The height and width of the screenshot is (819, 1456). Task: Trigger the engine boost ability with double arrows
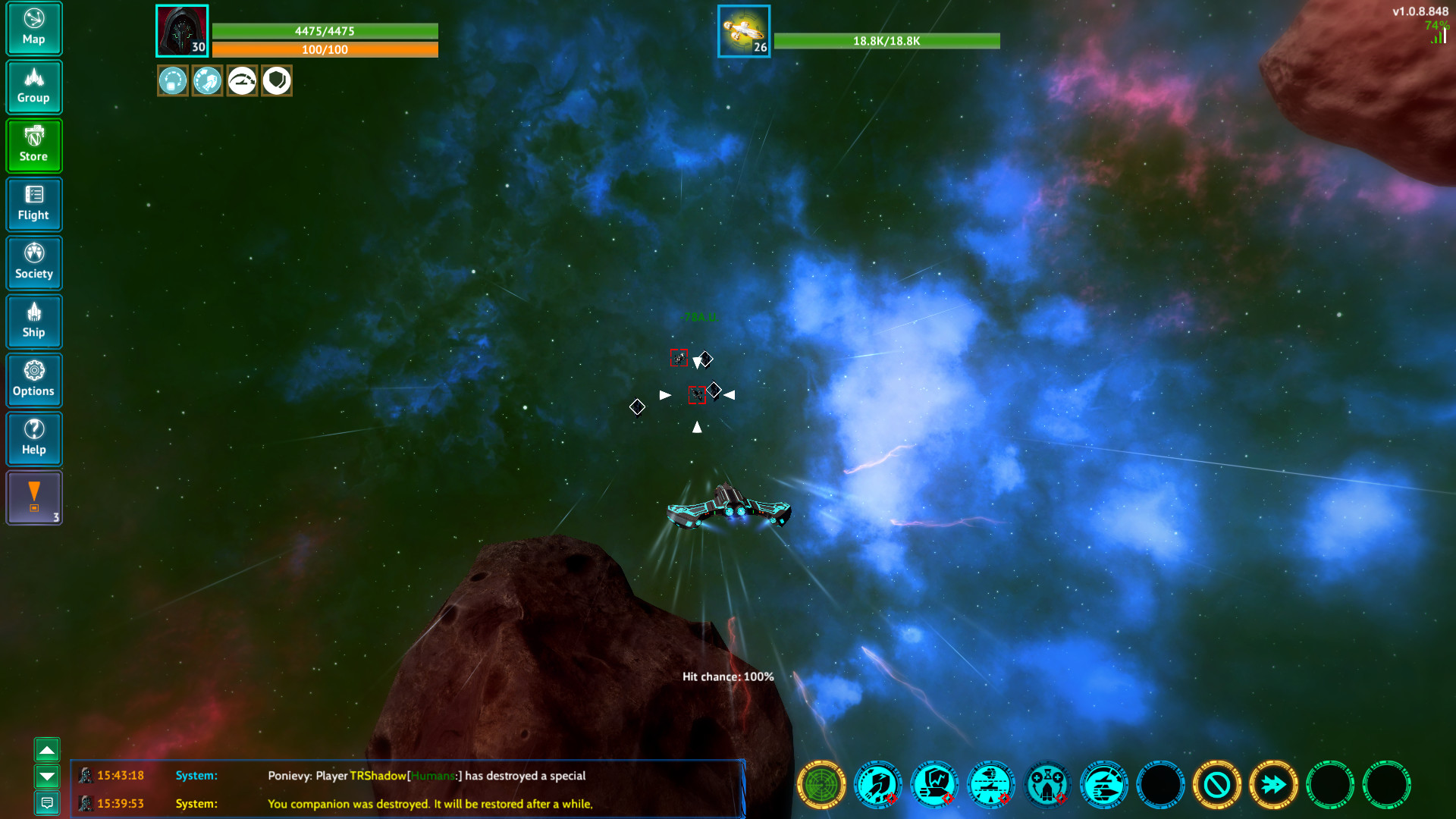1274,786
